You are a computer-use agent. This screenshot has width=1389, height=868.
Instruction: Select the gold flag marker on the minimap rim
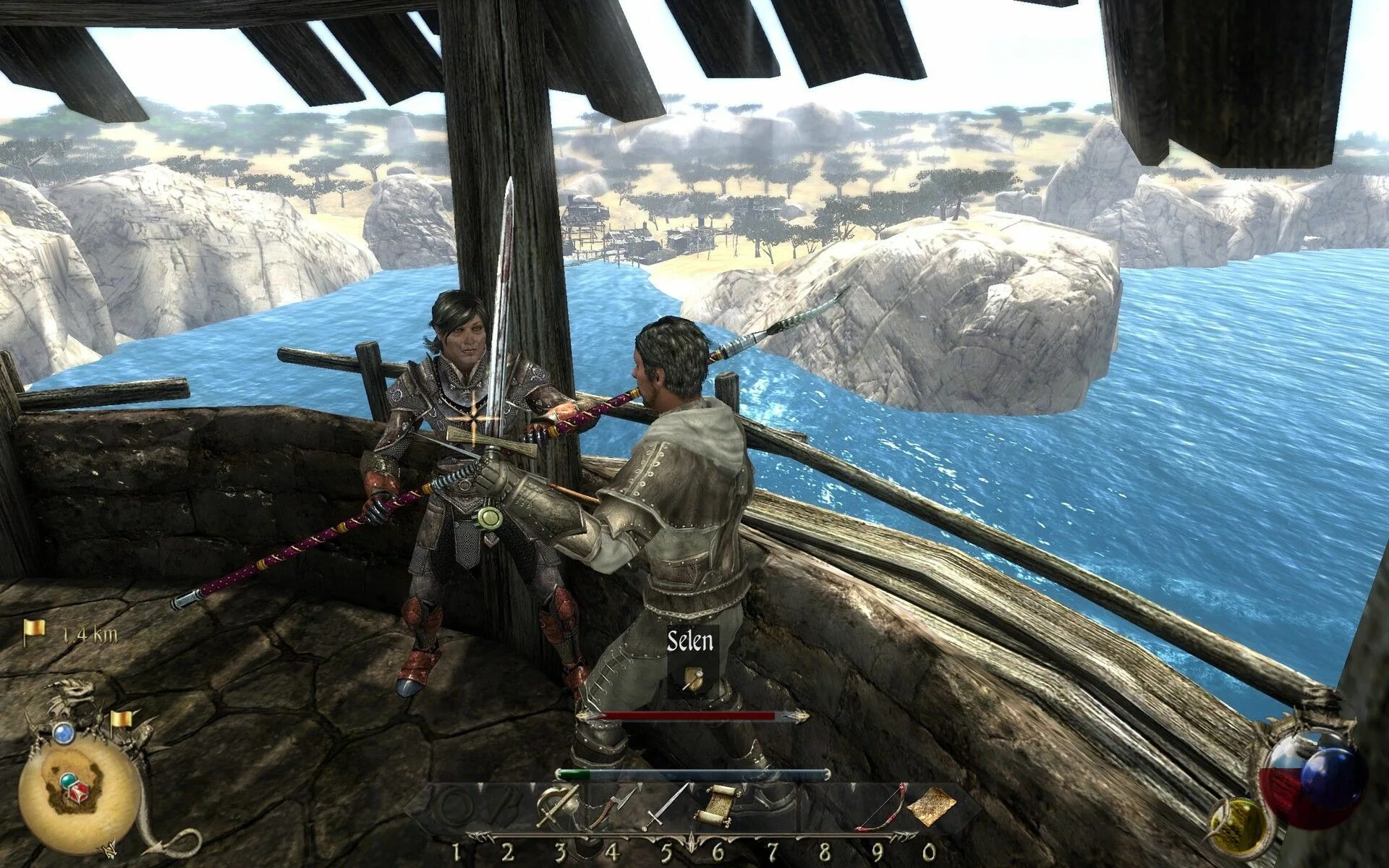click(120, 720)
